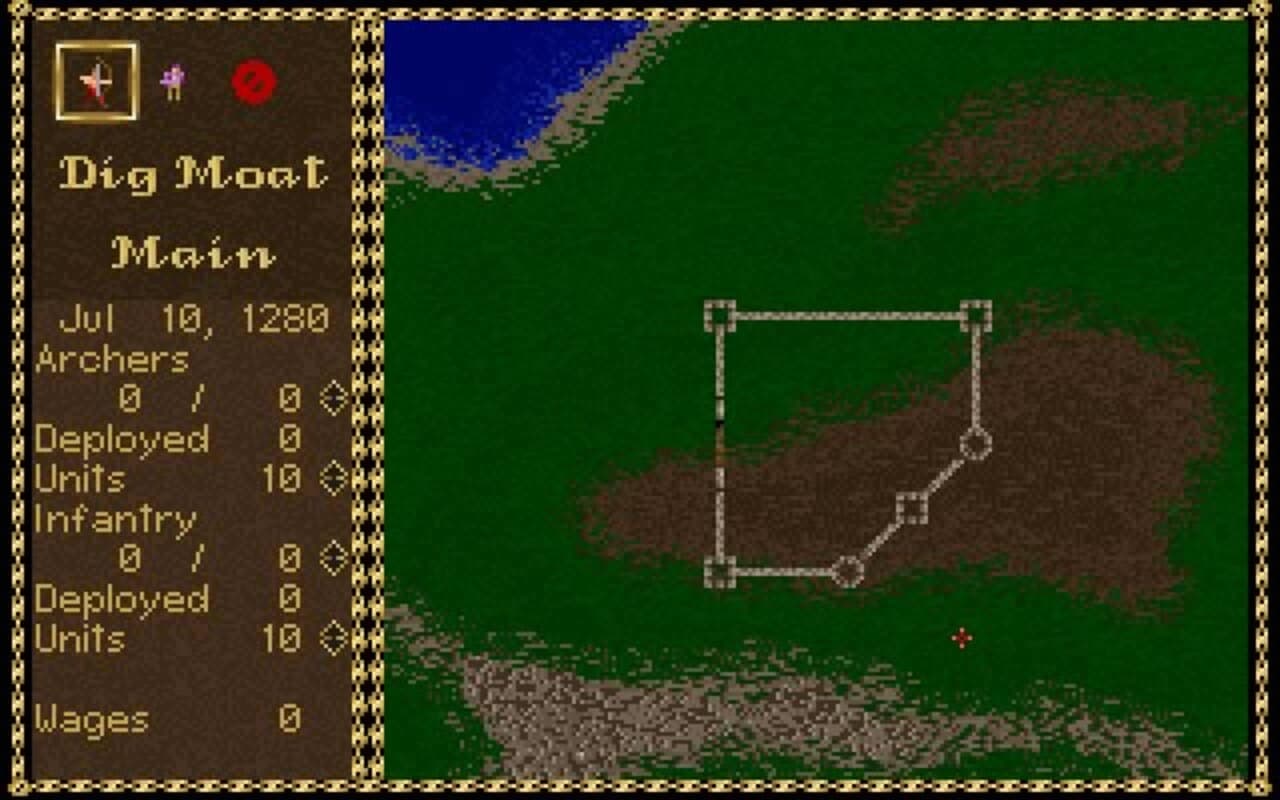Click the Deployed count under Archers

pos(291,438)
